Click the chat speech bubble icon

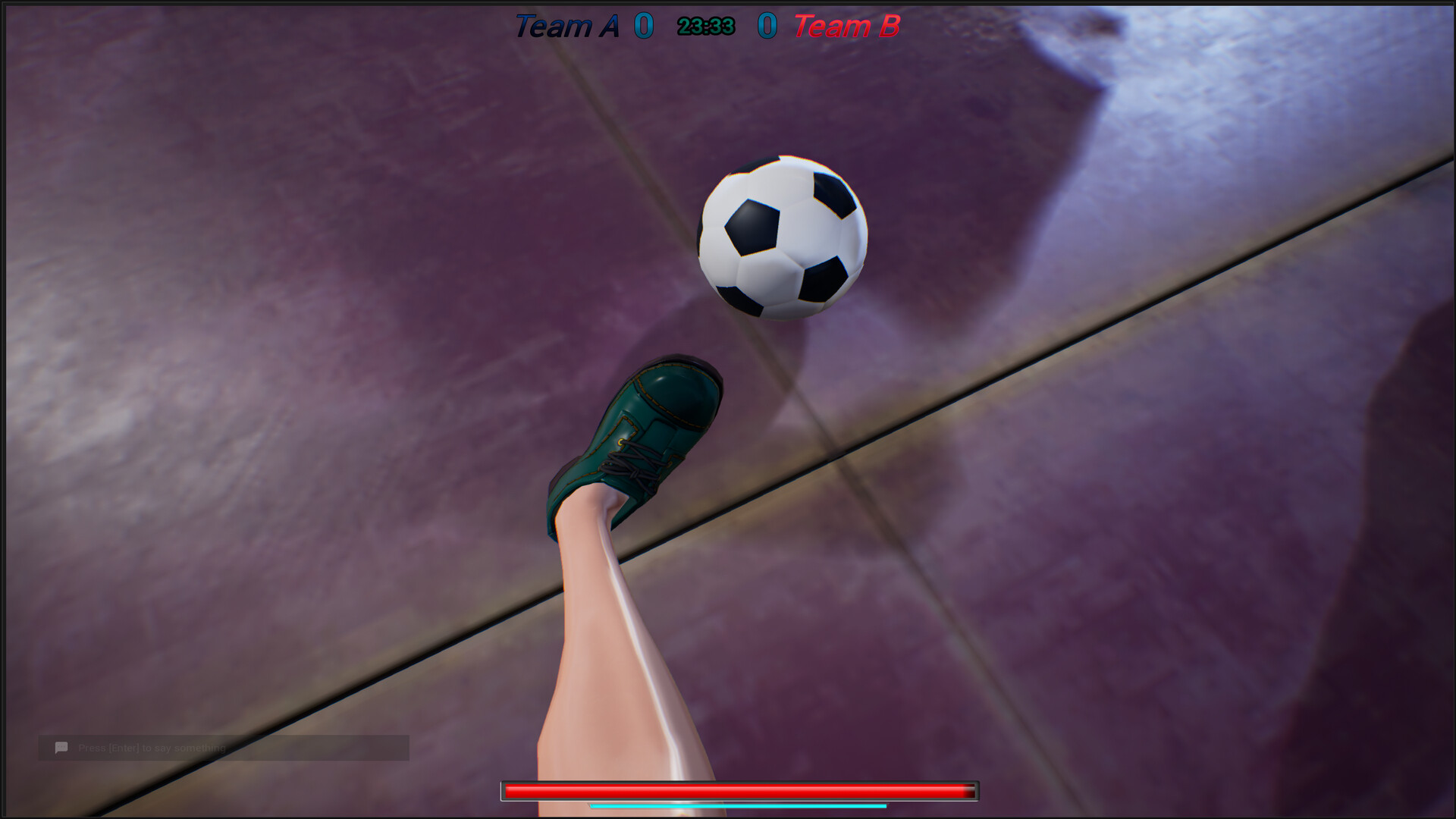point(61,747)
